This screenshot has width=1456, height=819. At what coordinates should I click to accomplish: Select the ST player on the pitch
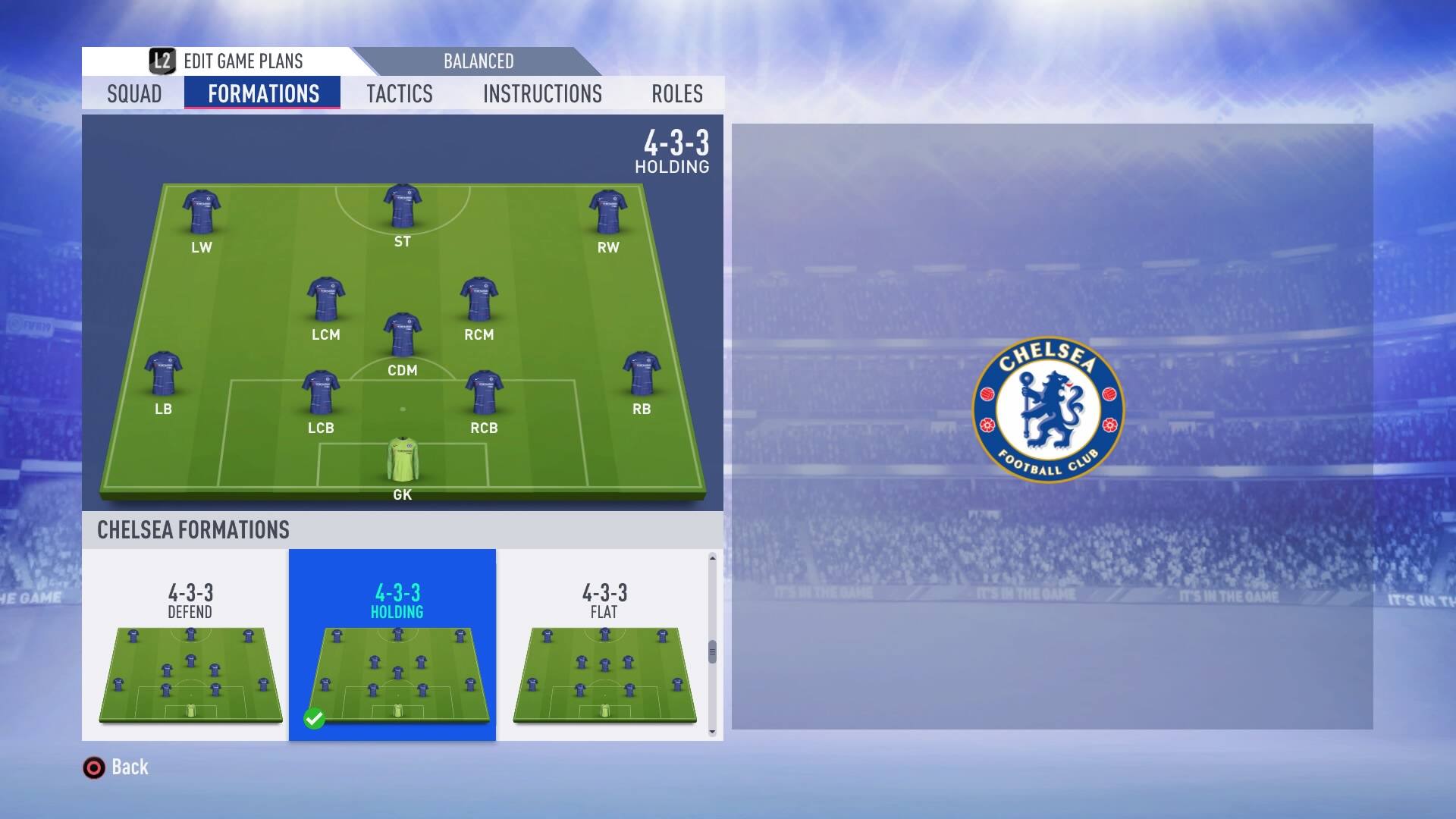click(403, 206)
